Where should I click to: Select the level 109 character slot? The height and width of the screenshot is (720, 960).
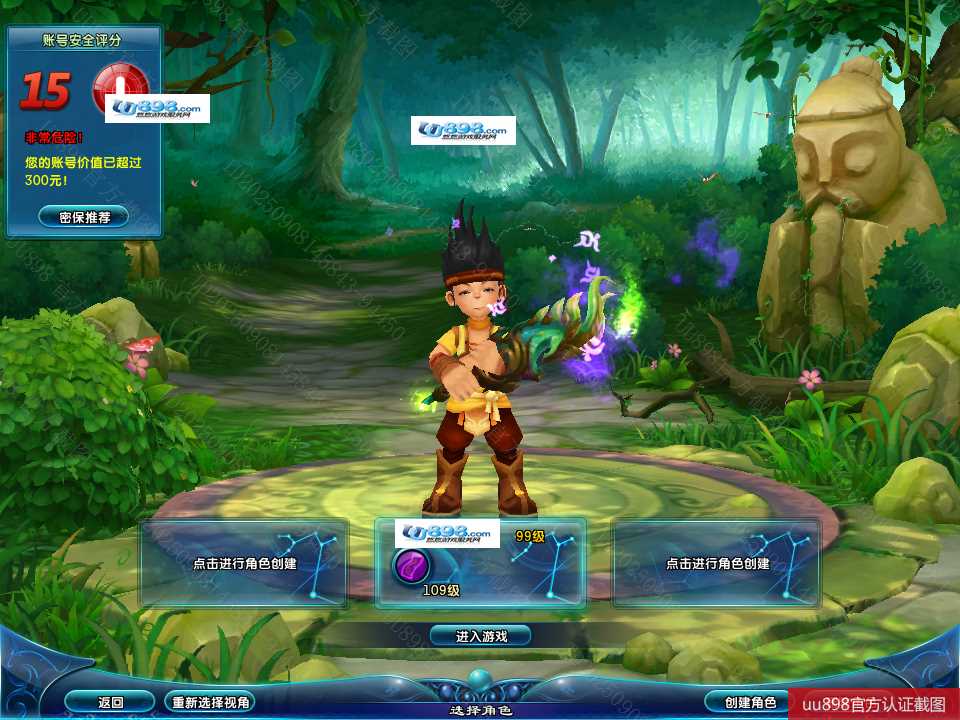[x=480, y=563]
